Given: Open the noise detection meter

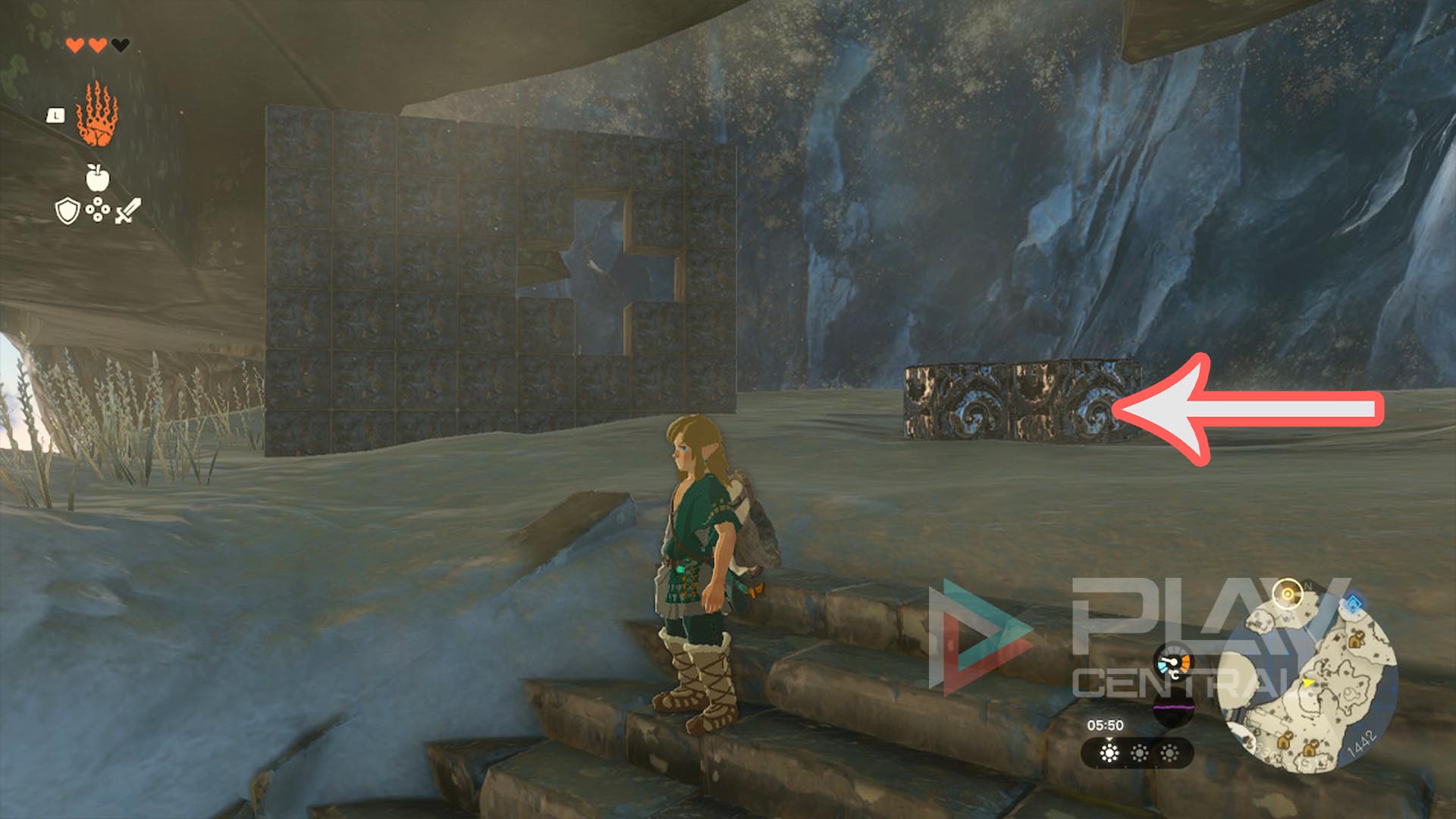Looking at the screenshot, I should (1172, 706).
